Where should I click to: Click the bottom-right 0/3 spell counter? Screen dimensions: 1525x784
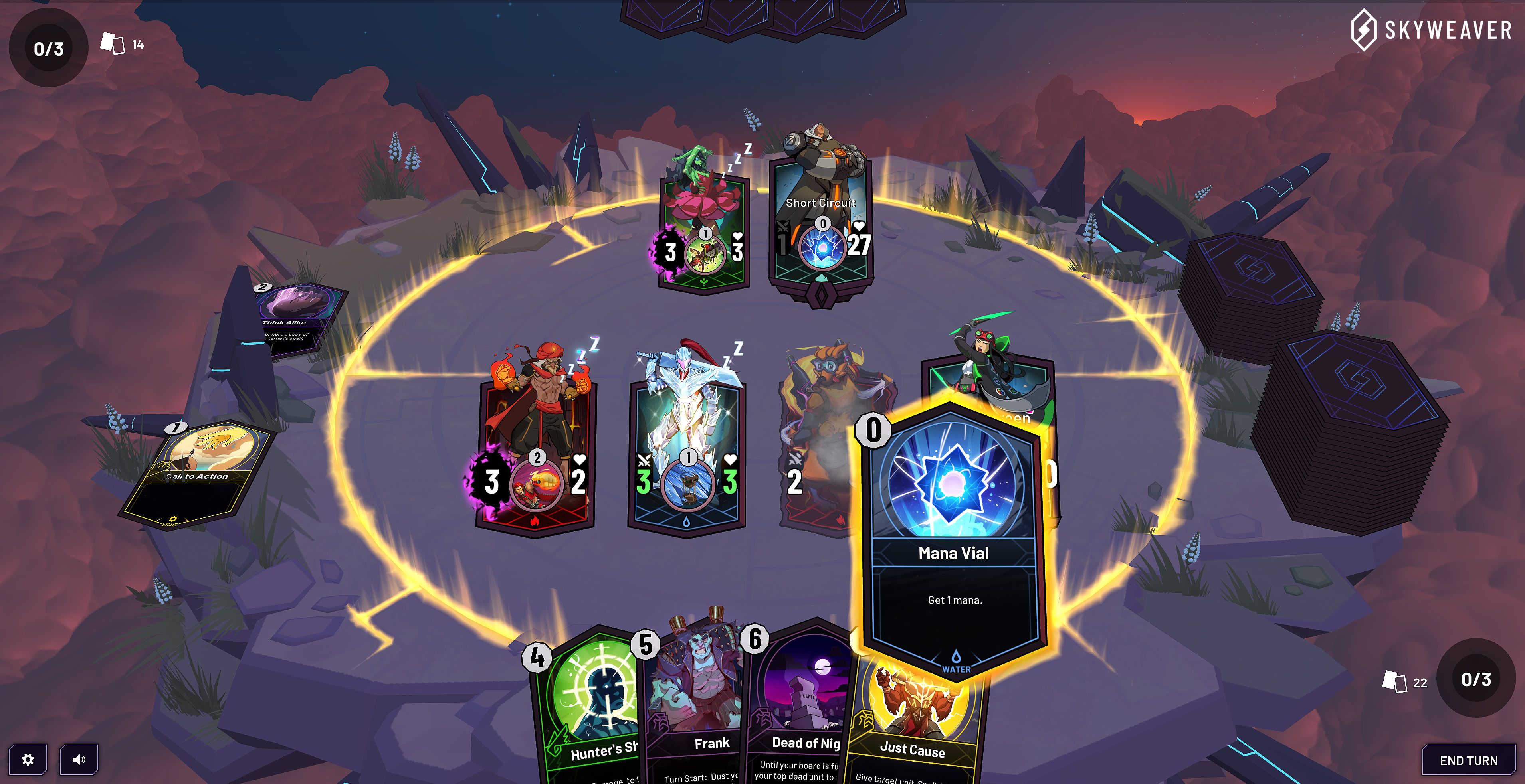(x=1477, y=681)
